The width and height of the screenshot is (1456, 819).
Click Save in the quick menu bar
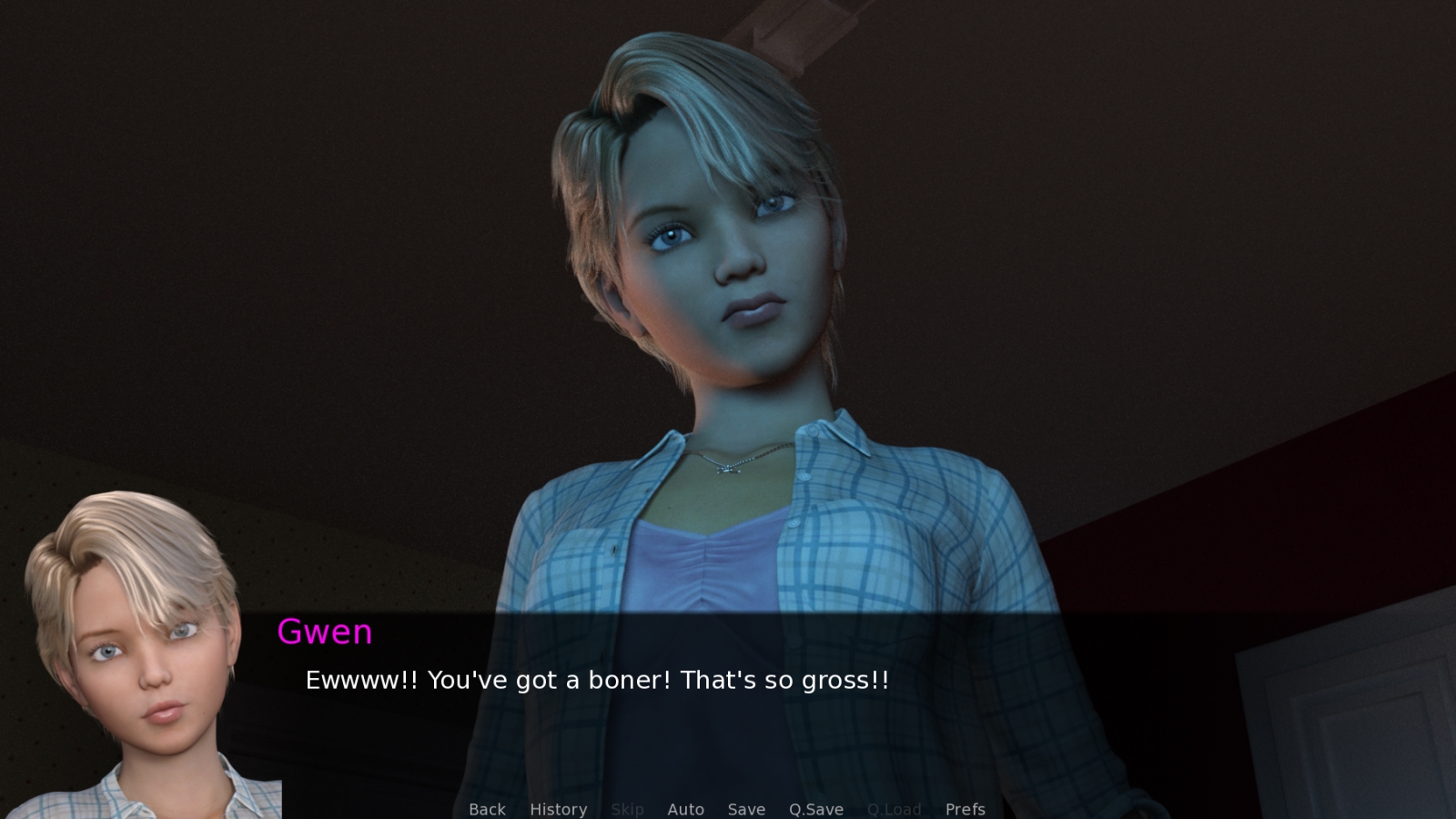(746, 809)
